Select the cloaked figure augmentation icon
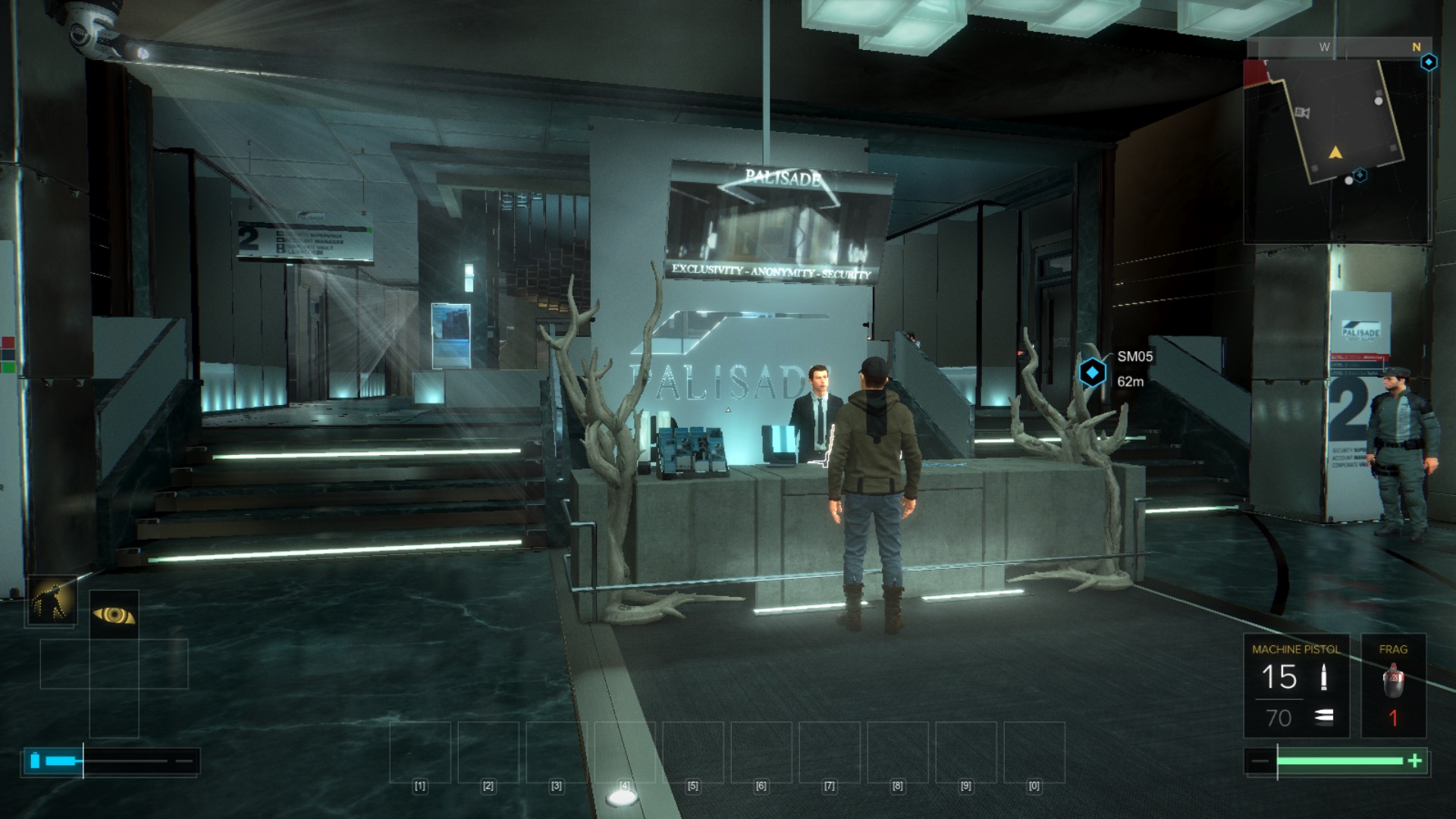 pos(52,601)
